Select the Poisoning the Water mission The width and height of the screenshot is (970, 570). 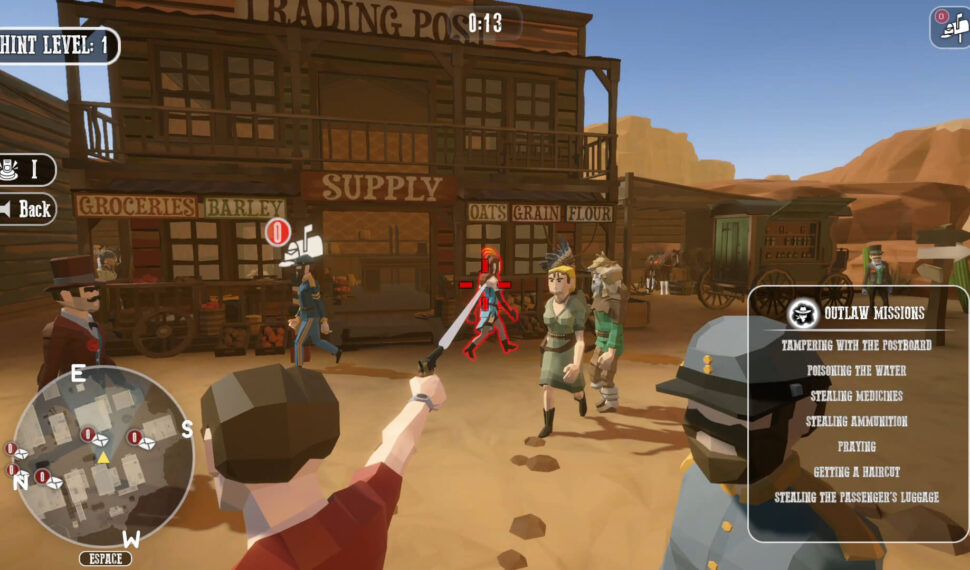click(x=856, y=370)
